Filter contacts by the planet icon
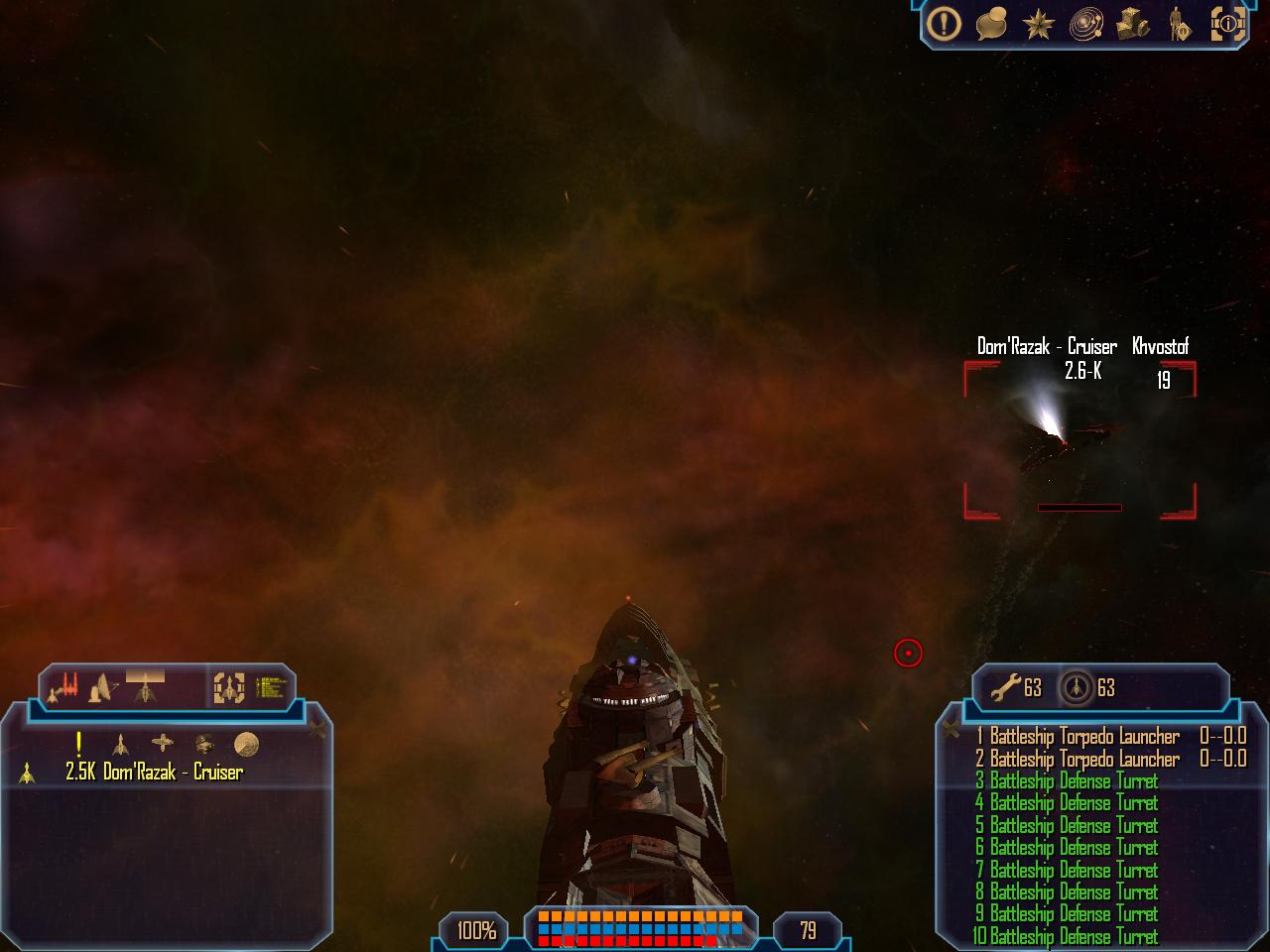This screenshot has height=952, width=1270. click(x=246, y=744)
